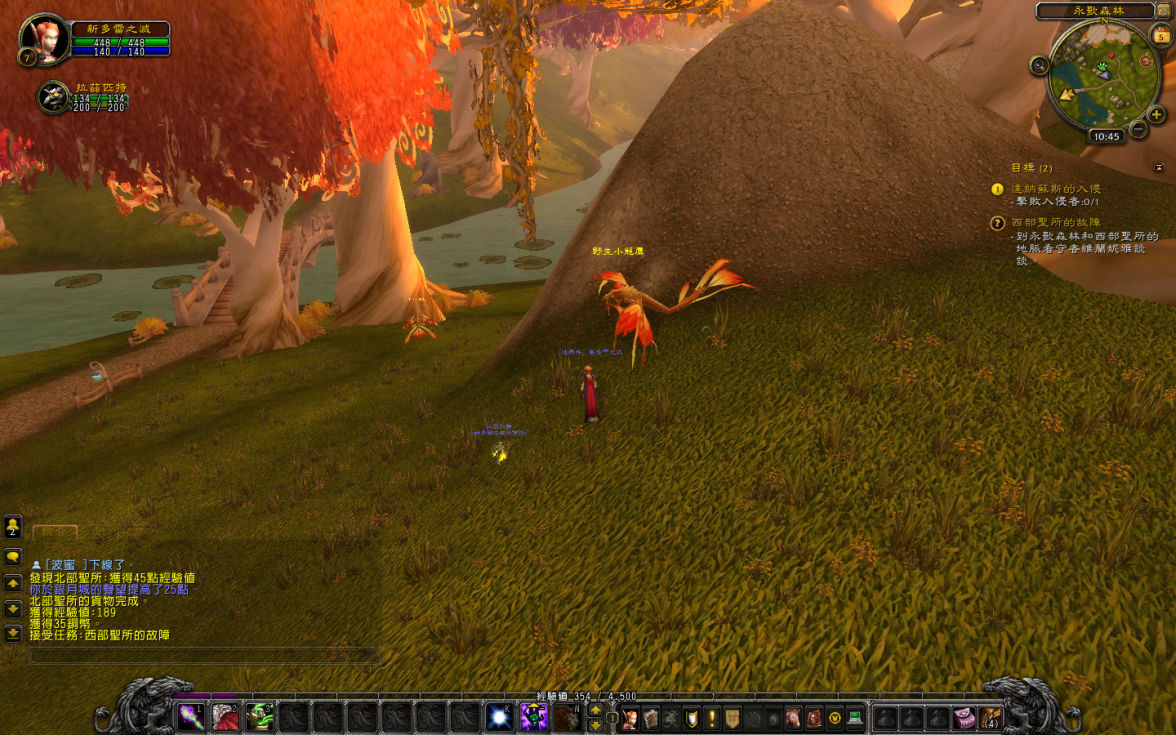Use the green-faced ability in slot 3

point(260,716)
